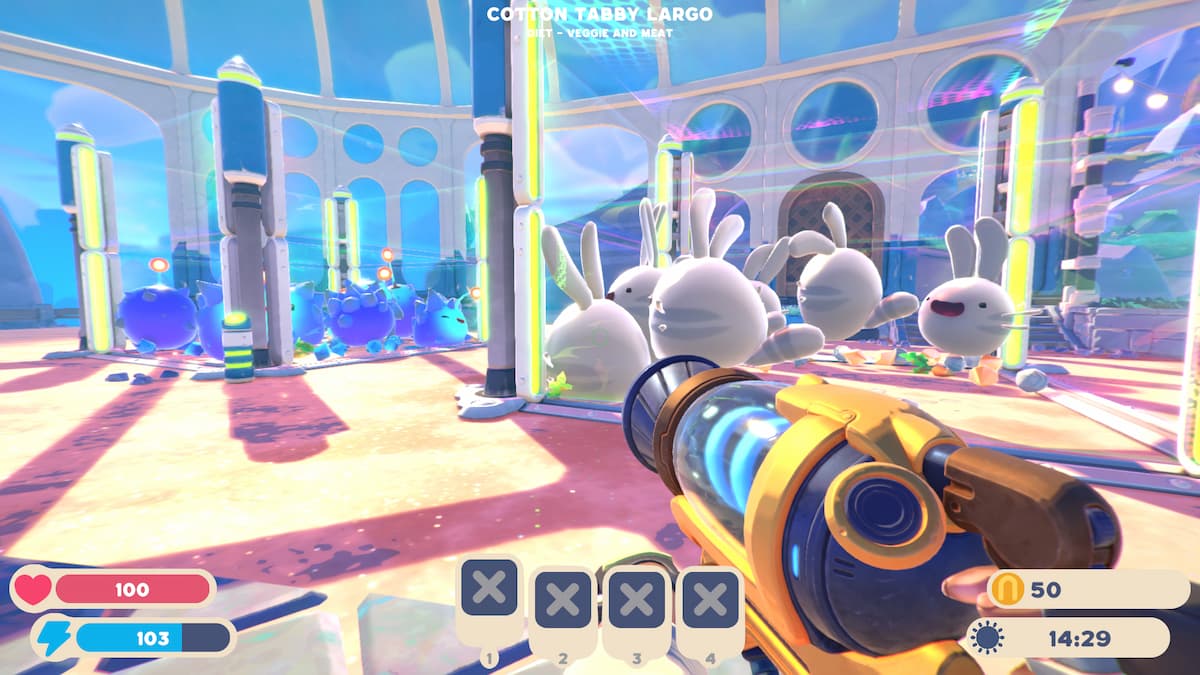1200x675 pixels.
Task: Select vacpack slot numbered 1
Action: point(489,588)
